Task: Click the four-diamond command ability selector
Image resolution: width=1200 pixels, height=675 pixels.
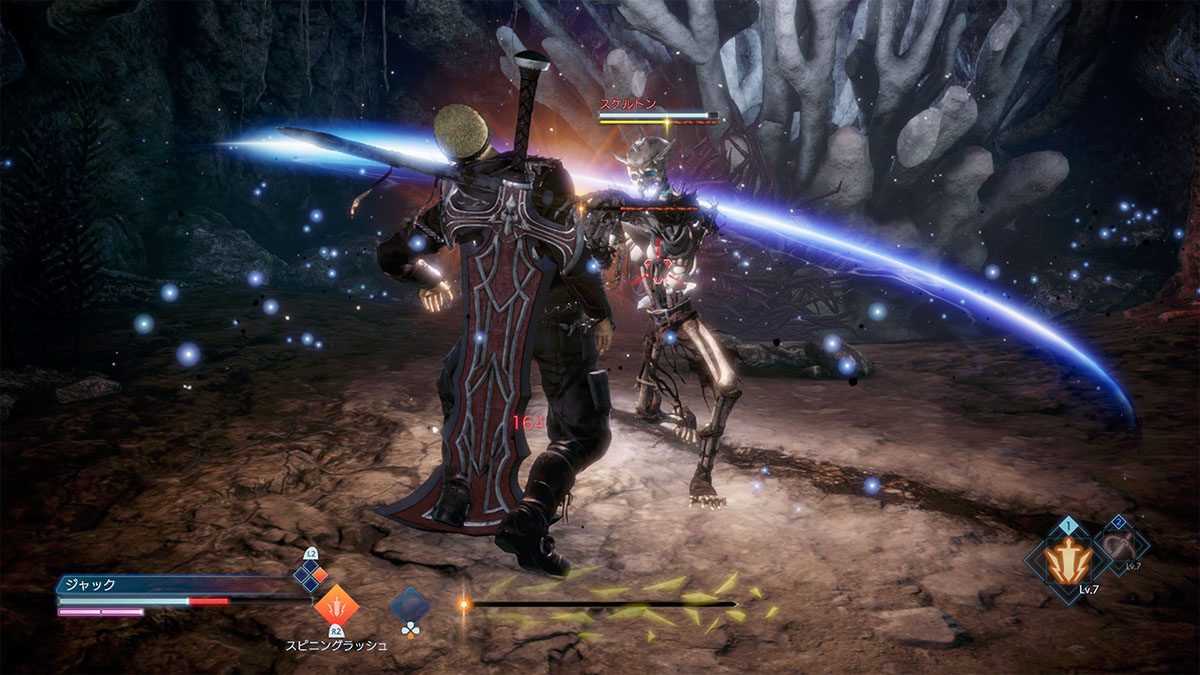Action: click(x=310, y=577)
